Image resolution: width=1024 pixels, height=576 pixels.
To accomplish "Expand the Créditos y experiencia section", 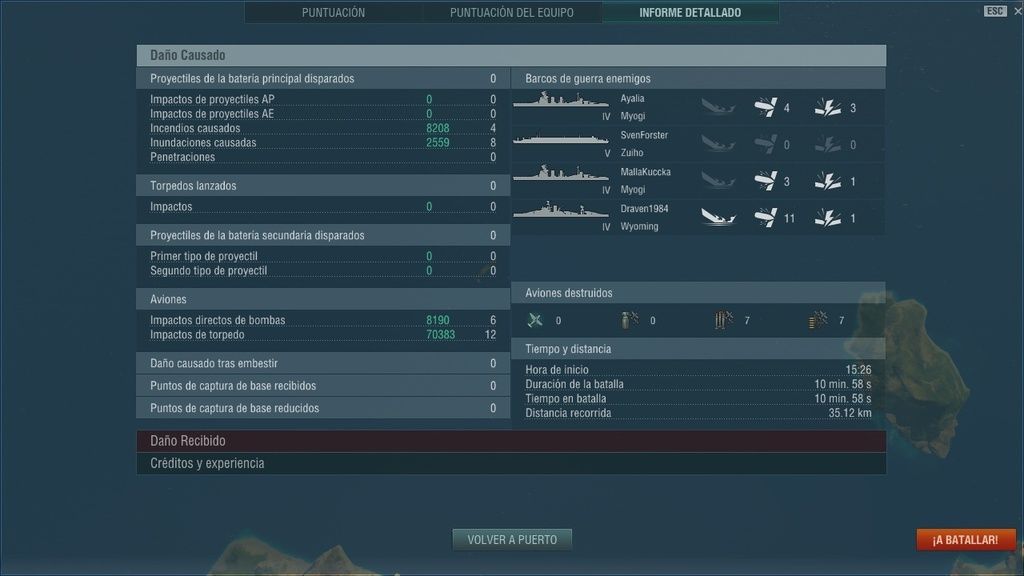I will pyautogui.click(x=510, y=464).
